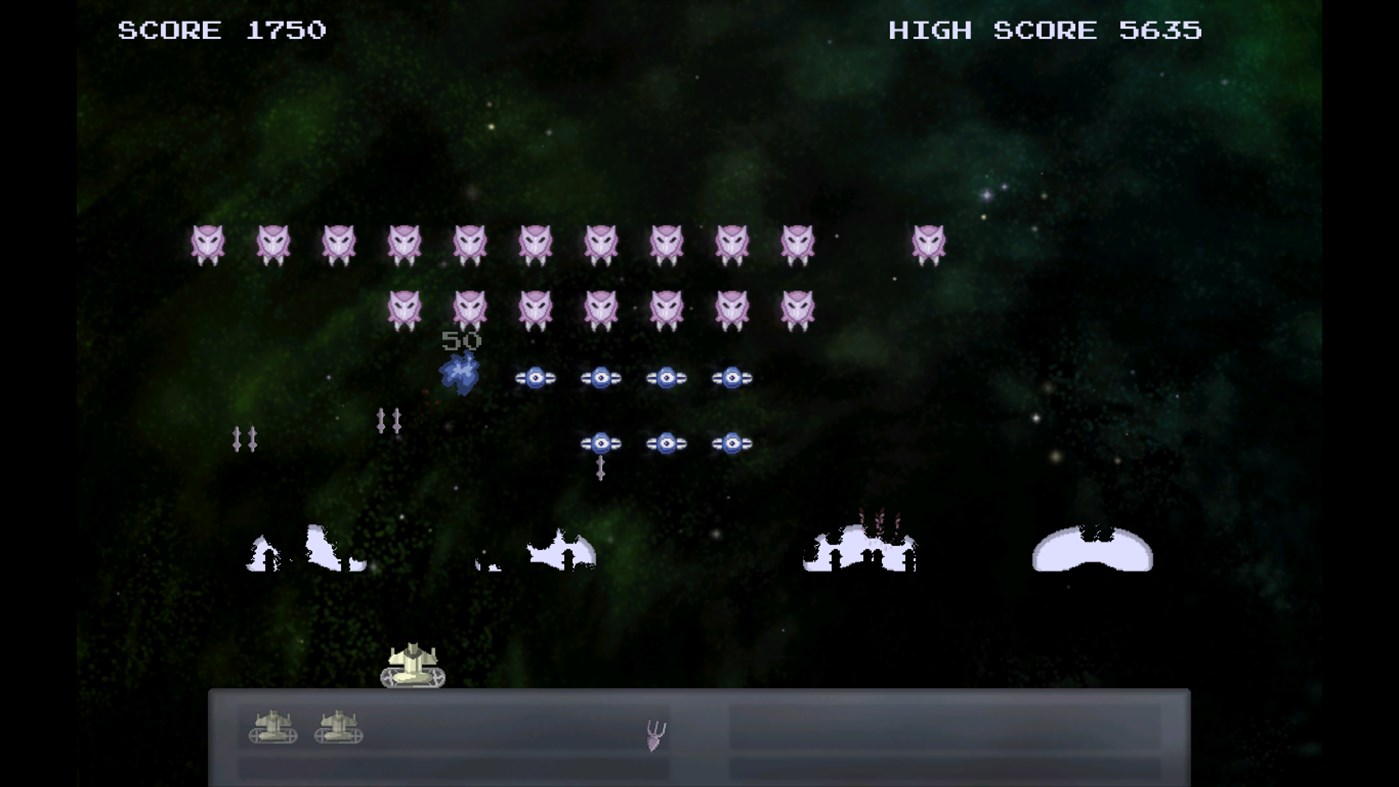Click the blue alien firing a trident below it
The image size is (1399, 787).
coord(601,444)
